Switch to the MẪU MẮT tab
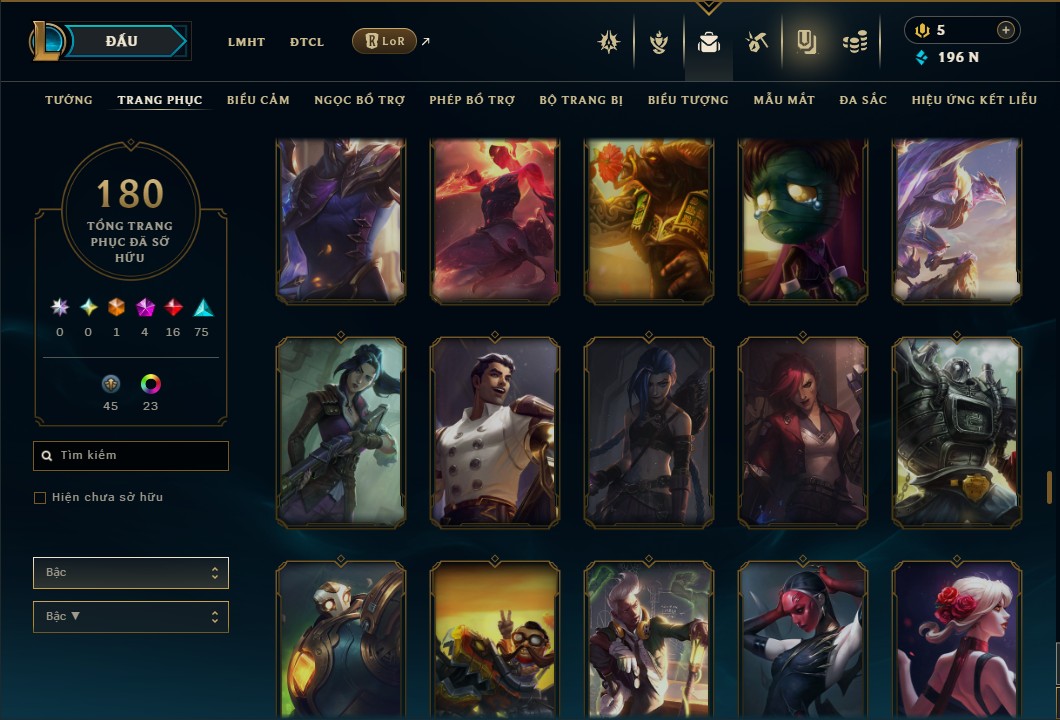This screenshot has width=1060, height=720. pos(784,100)
